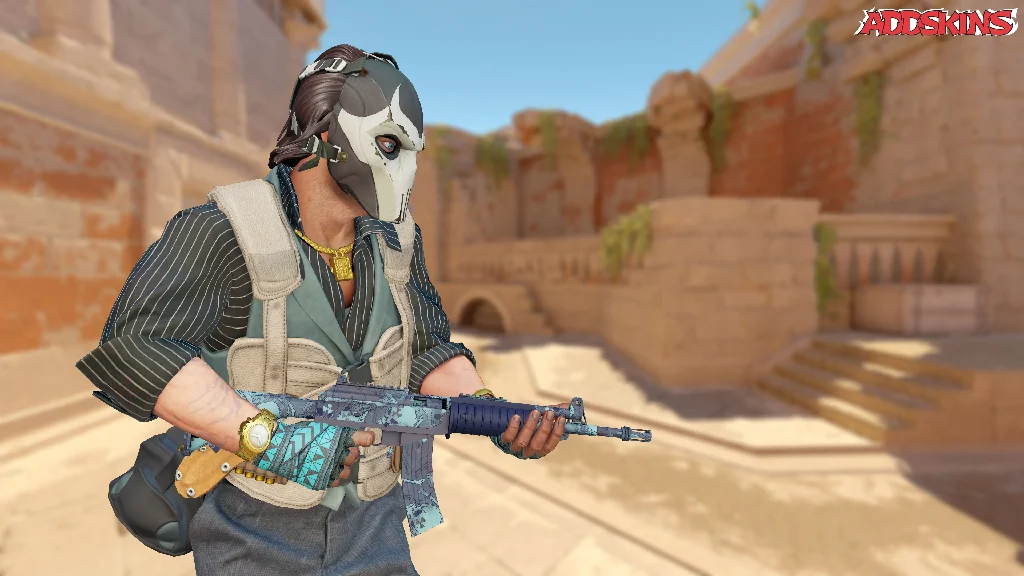This screenshot has width=1024, height=576.
Task: Click the ADDSKINS logo
Action: [x=936, y=22]
